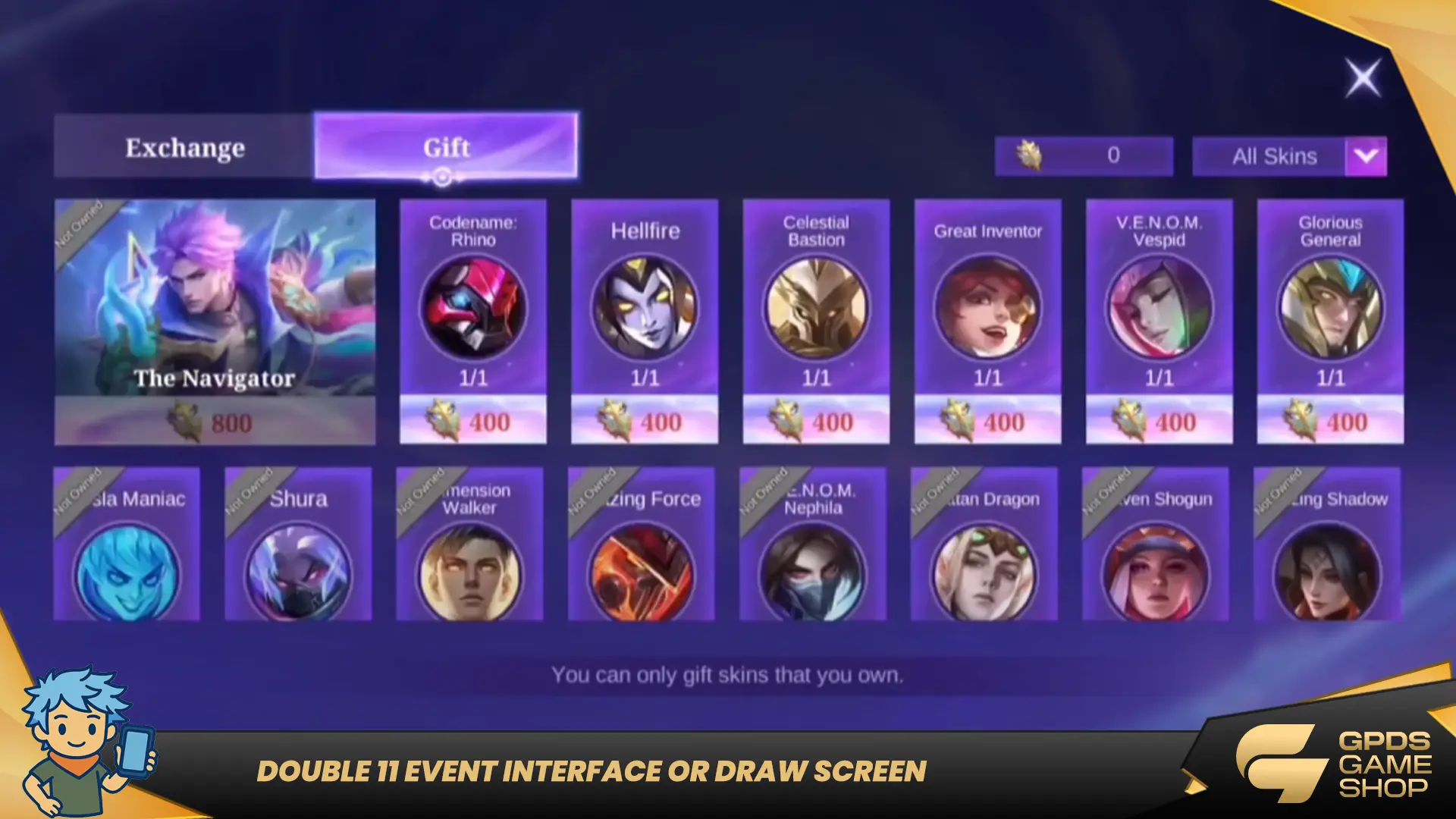Select the V.E.N.O.M. Nephila skin
Screen dimensions: 1456x819
pyautogui.click(x=813, y=544)
